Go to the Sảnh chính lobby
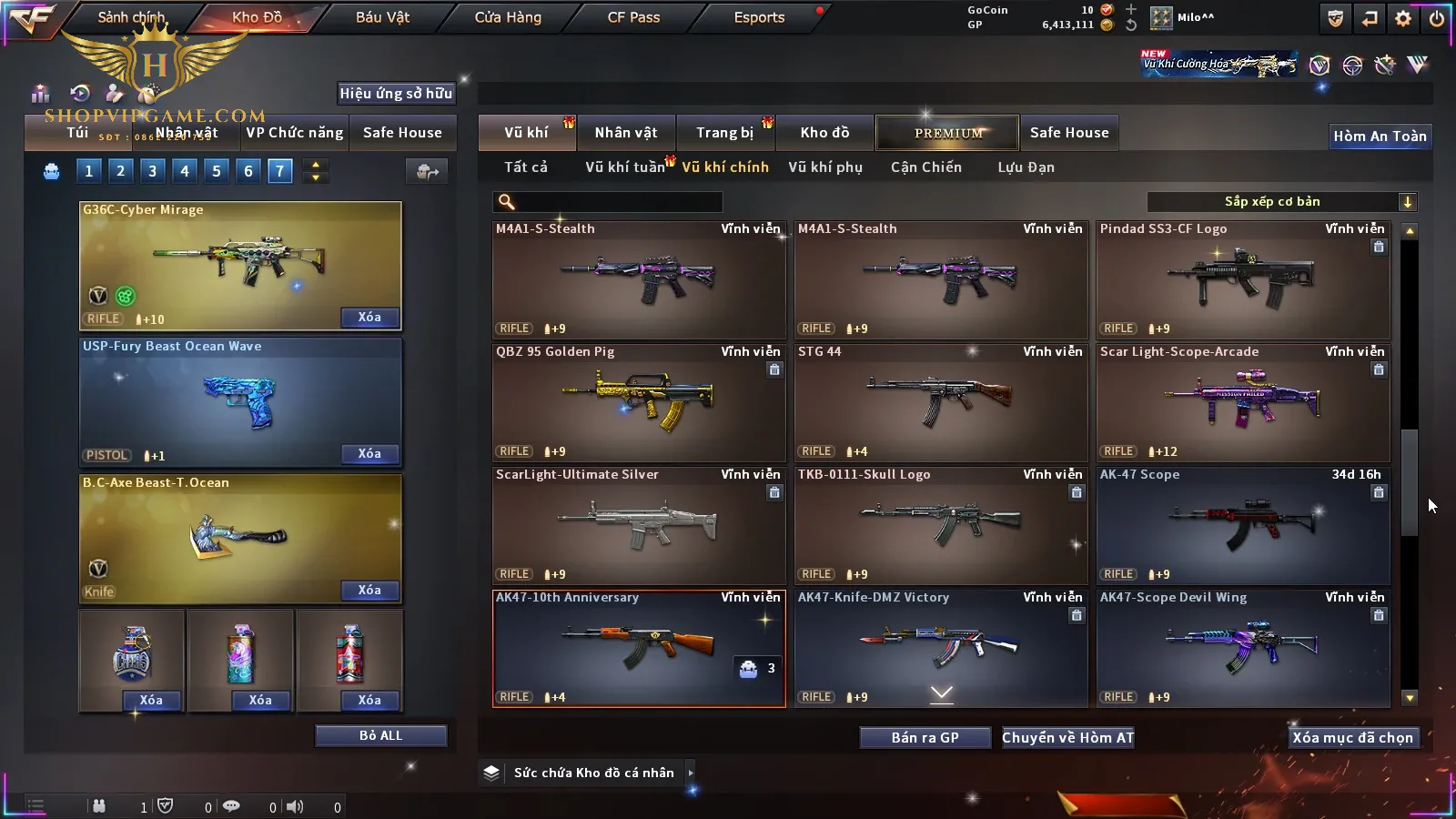 (131, 17)
